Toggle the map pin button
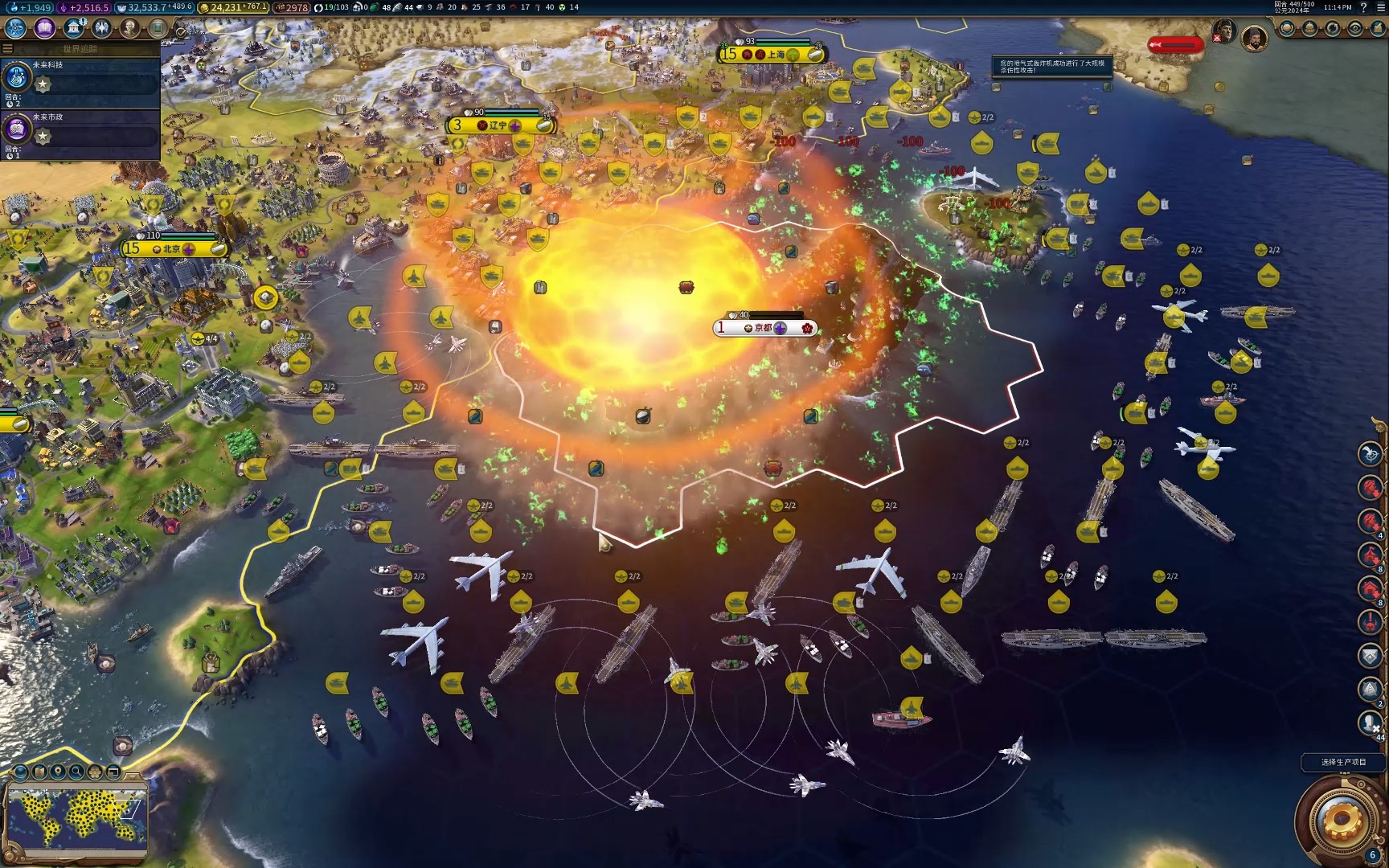Screen dimensions: 1389x868 [58, 772]
